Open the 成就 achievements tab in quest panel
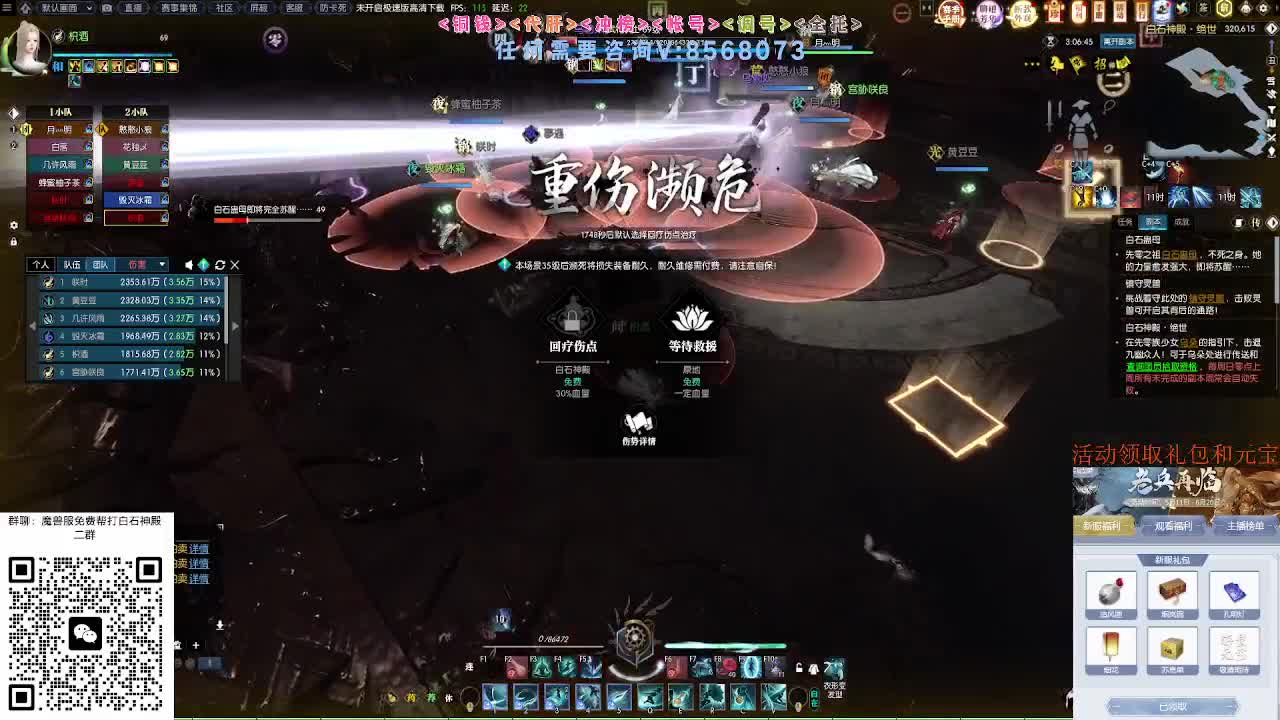This screenshot has height=720, width=1280. pyautogui.click(x=1182, y=222)
